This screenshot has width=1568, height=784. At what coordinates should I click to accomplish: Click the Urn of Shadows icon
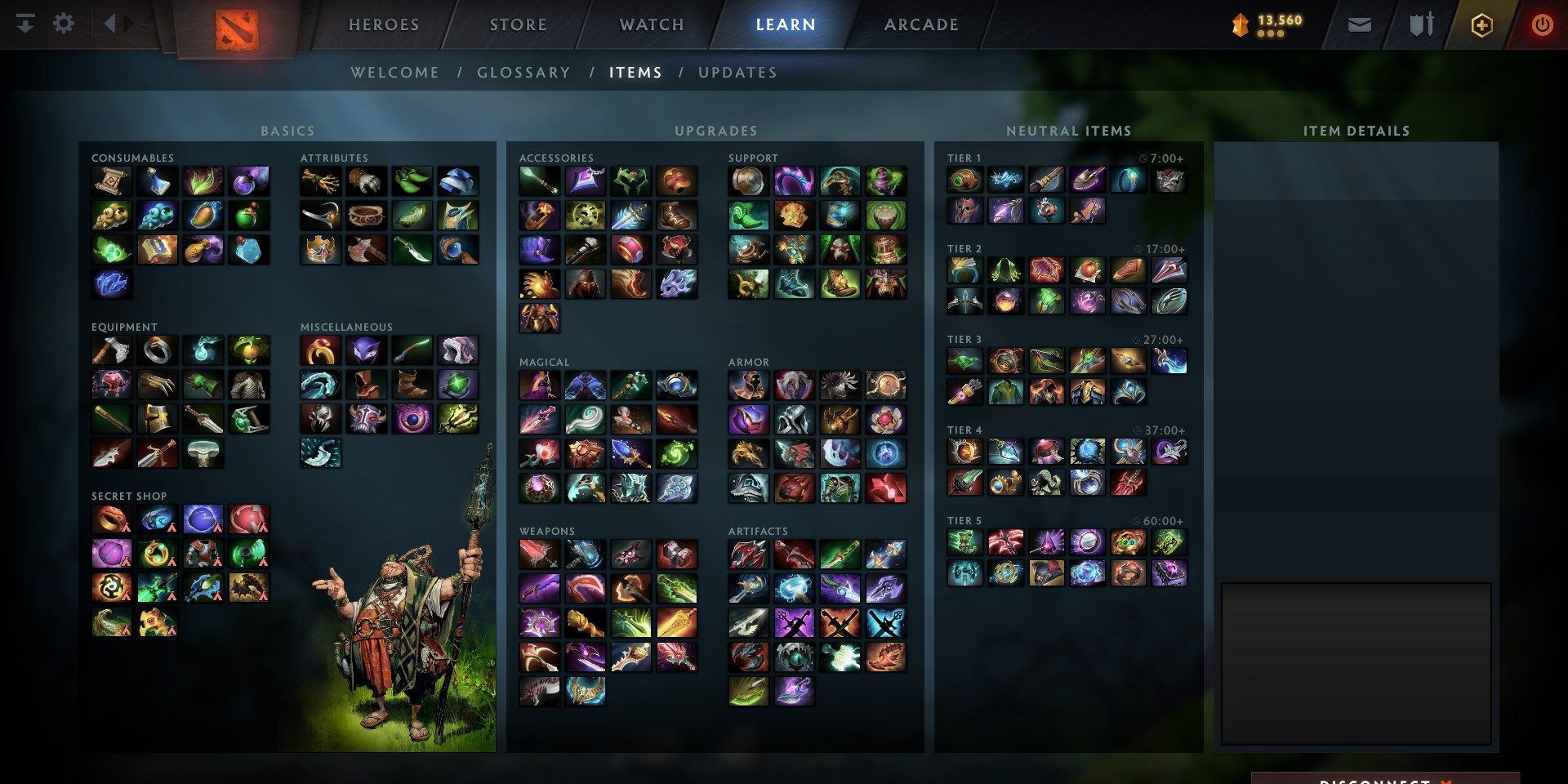click(x=750, y=252)
